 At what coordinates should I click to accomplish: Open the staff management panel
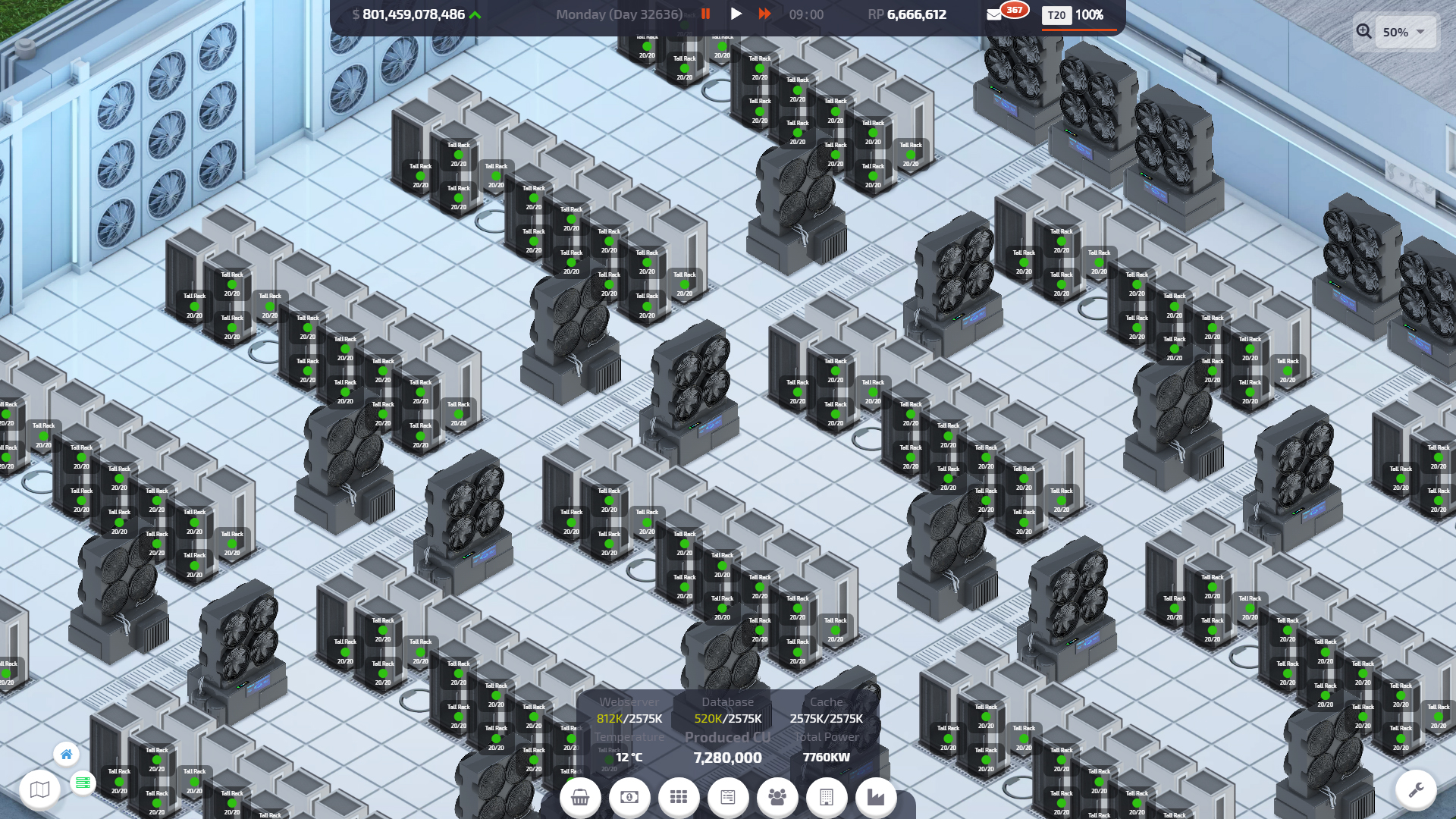click(777, 797)
